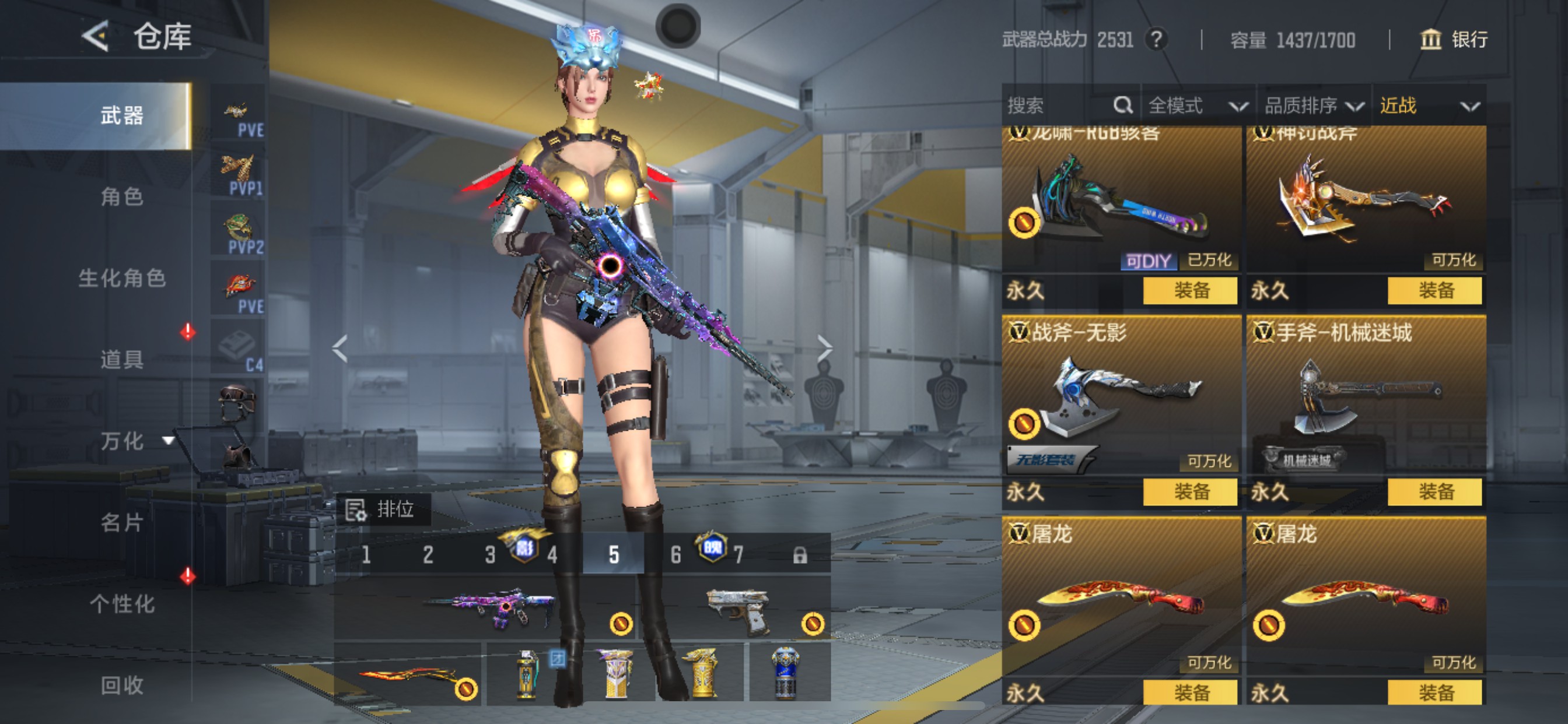Open the 近战 weapon type dropdown
Viewport: 1568px width, 724px height.
click(1429, 106)
